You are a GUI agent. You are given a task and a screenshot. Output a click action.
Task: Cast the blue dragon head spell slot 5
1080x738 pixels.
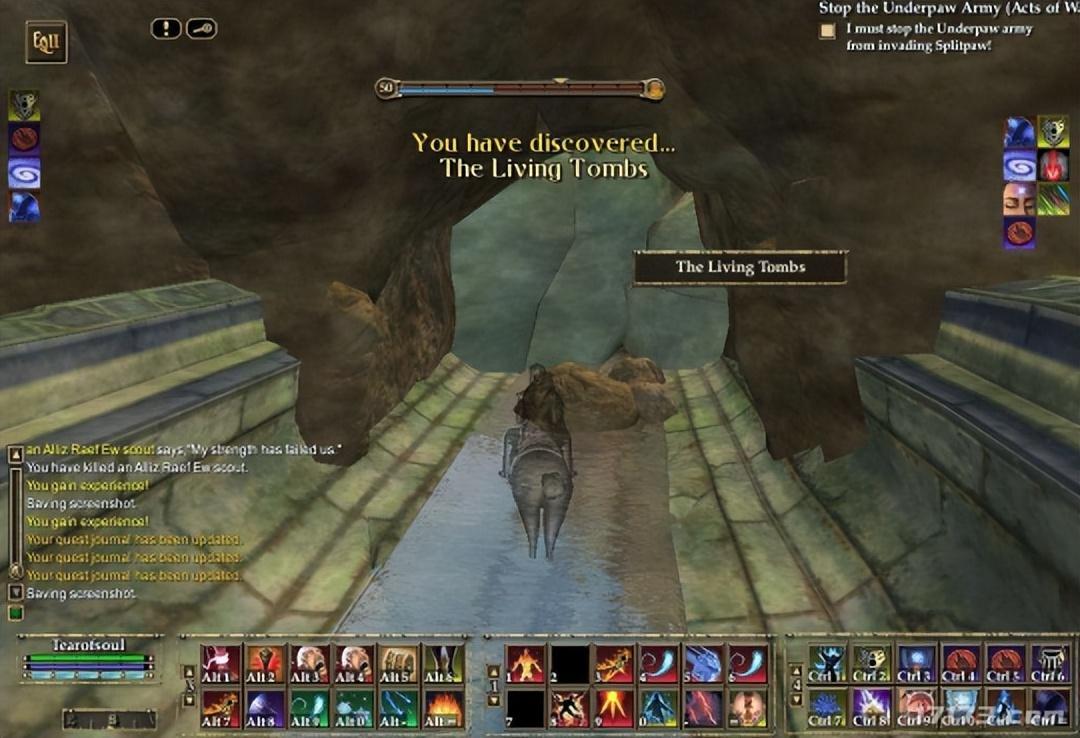point(703,663)
